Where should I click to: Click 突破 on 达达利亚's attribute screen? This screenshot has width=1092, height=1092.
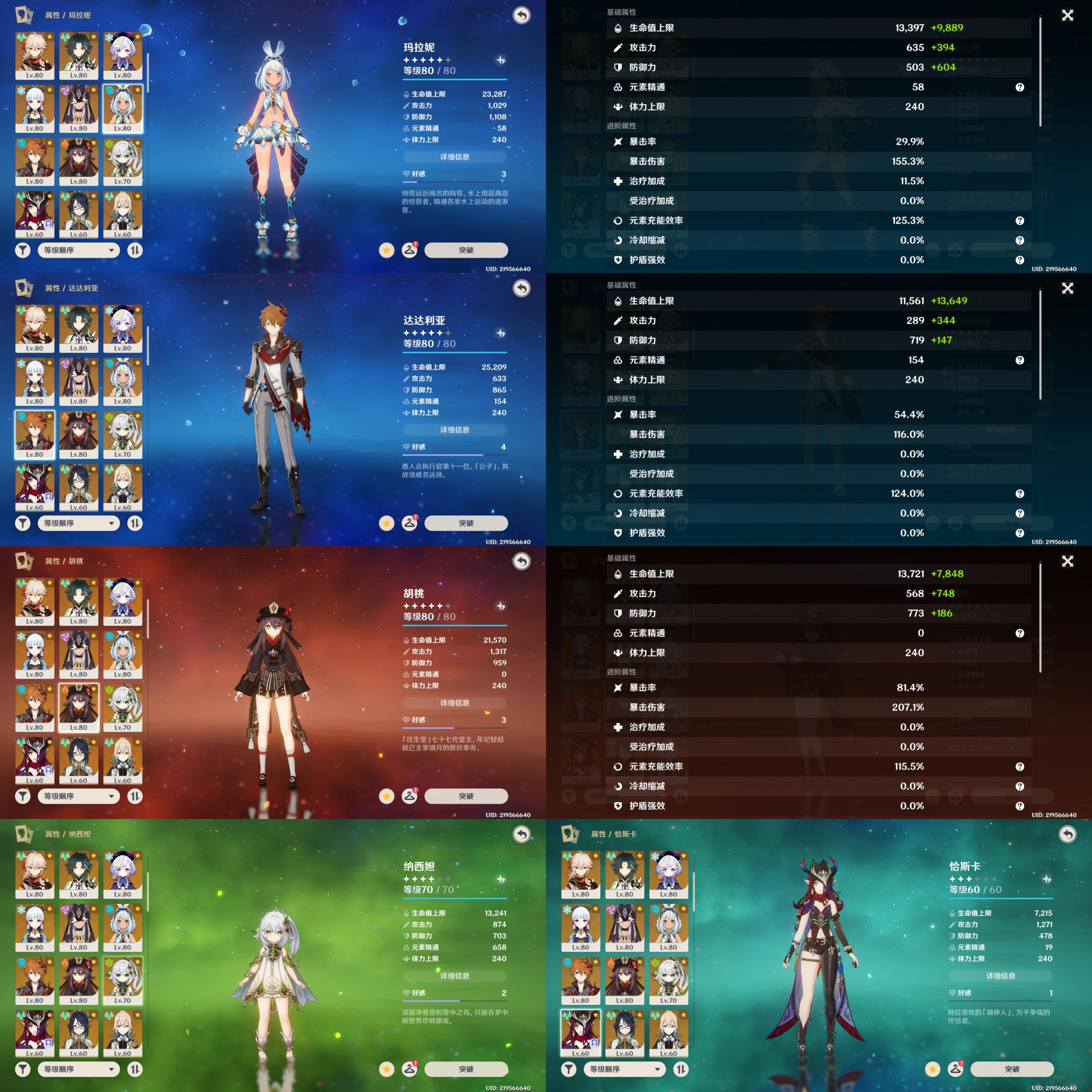coord(466,523)
